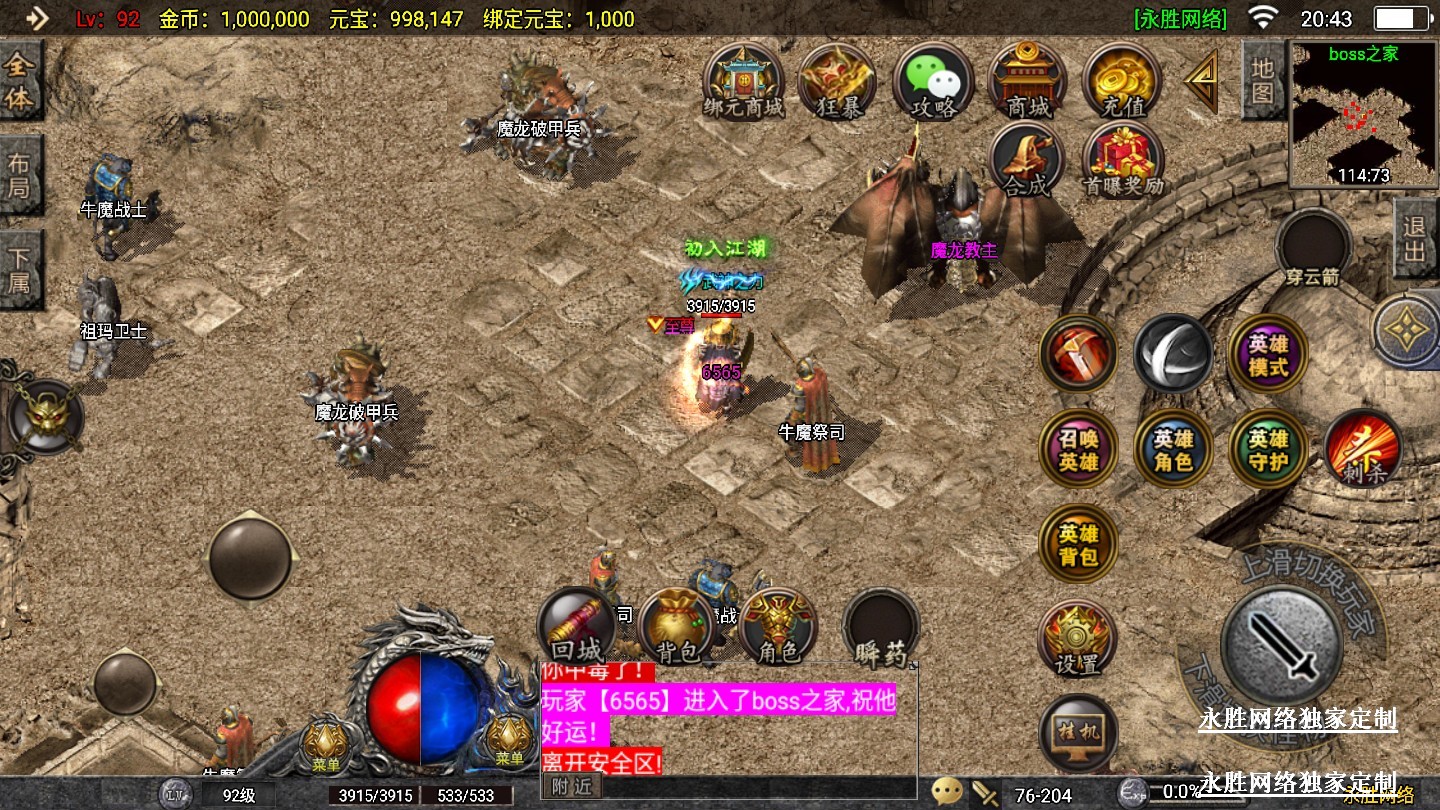Open the 地图 map tab
The image size is (1440, 810).
(x=1263, y=80)
